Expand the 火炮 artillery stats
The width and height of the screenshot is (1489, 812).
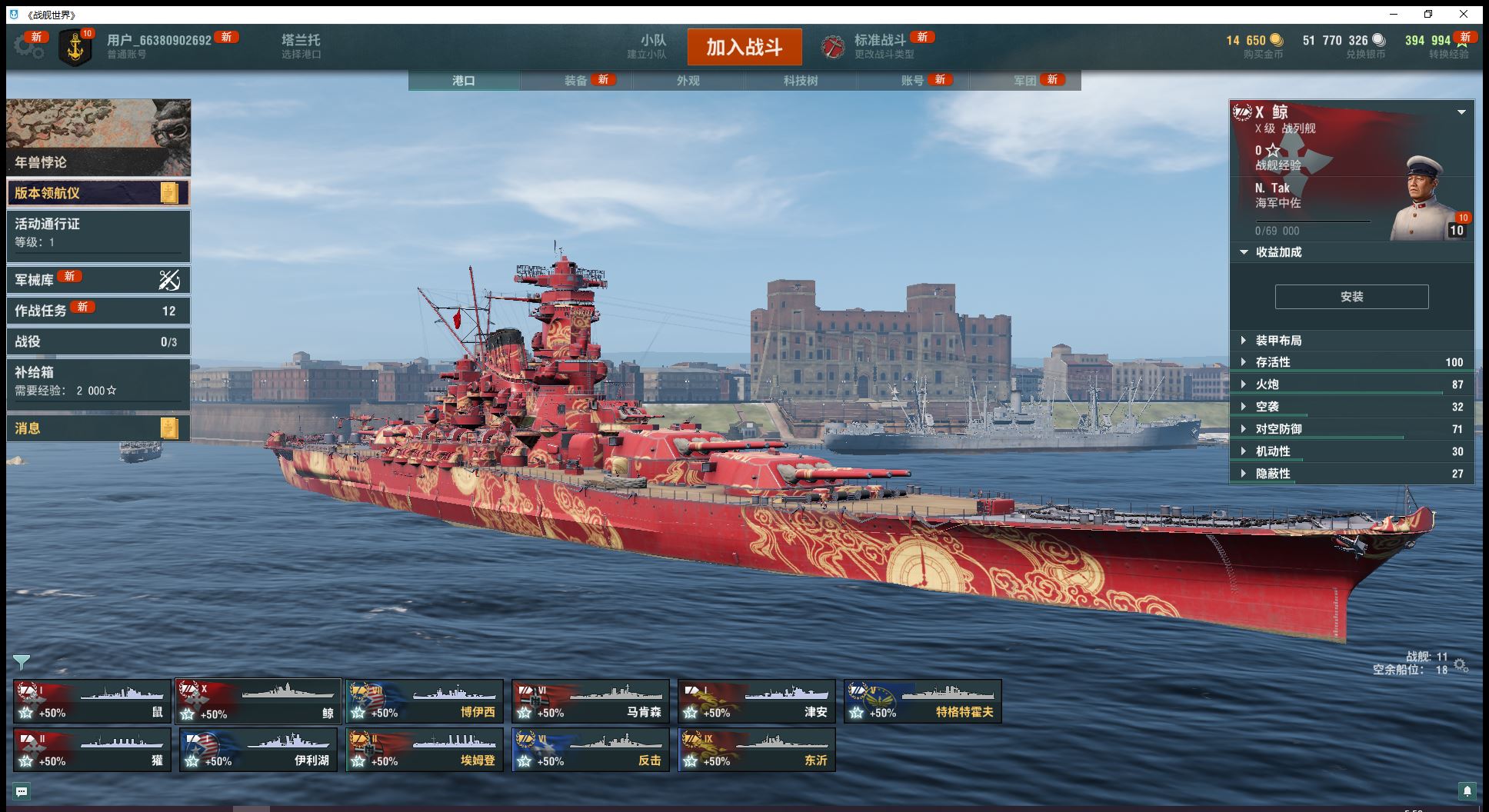(x=1267, y=384)
